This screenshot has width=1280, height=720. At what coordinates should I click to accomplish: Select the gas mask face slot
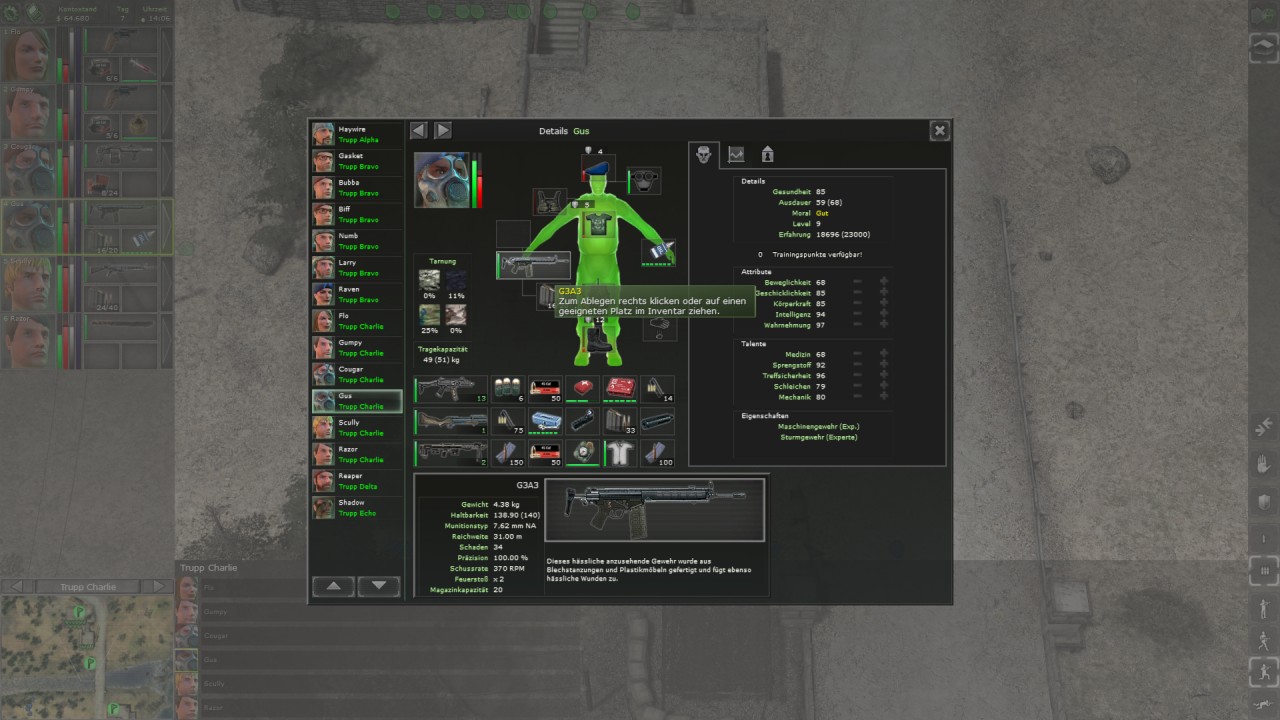click(645, 181)
